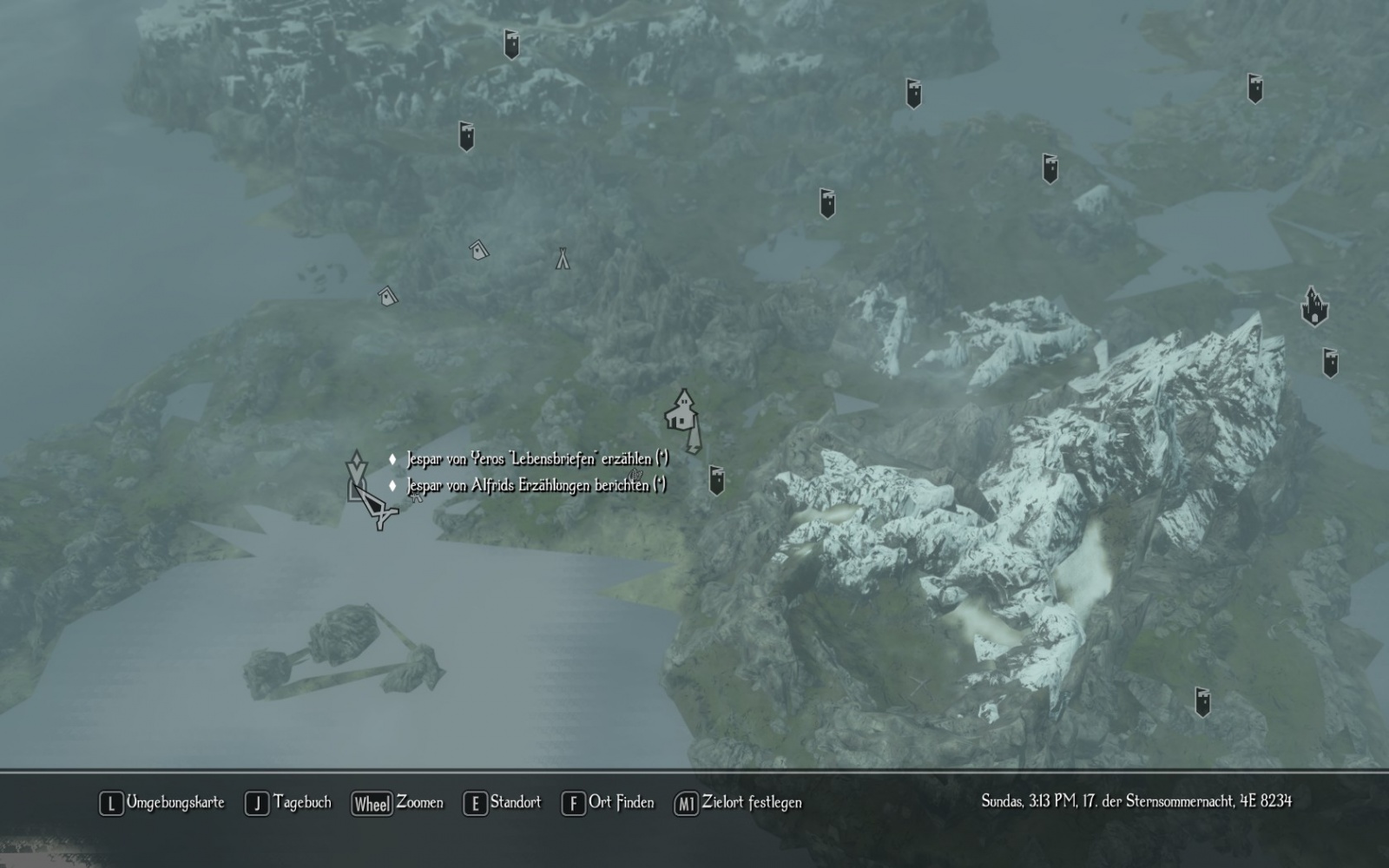Image resolution: width=1389 pixels, height=868 pixels.
Task: Click the large house map marker
Action: point(681,411)
